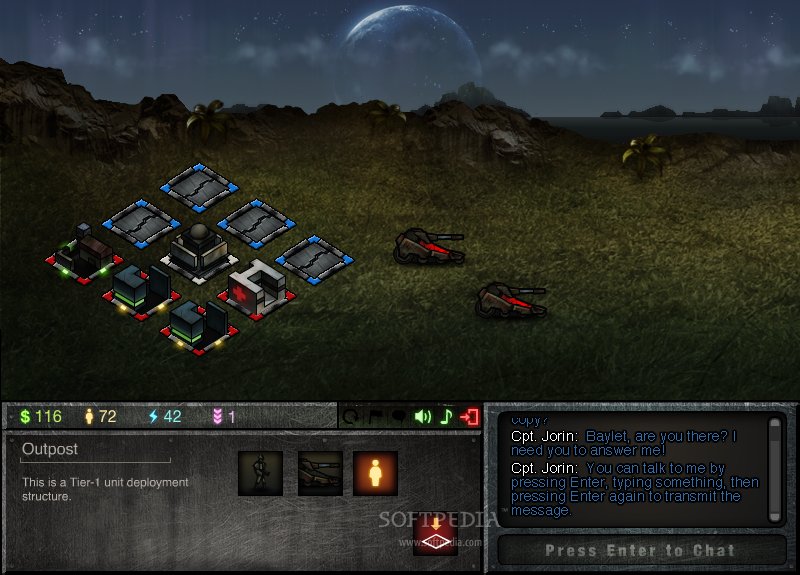Viewport: 800px width, 575px height.
Task: Toggle music with the green note icon
Action: (x=447, y=416)
